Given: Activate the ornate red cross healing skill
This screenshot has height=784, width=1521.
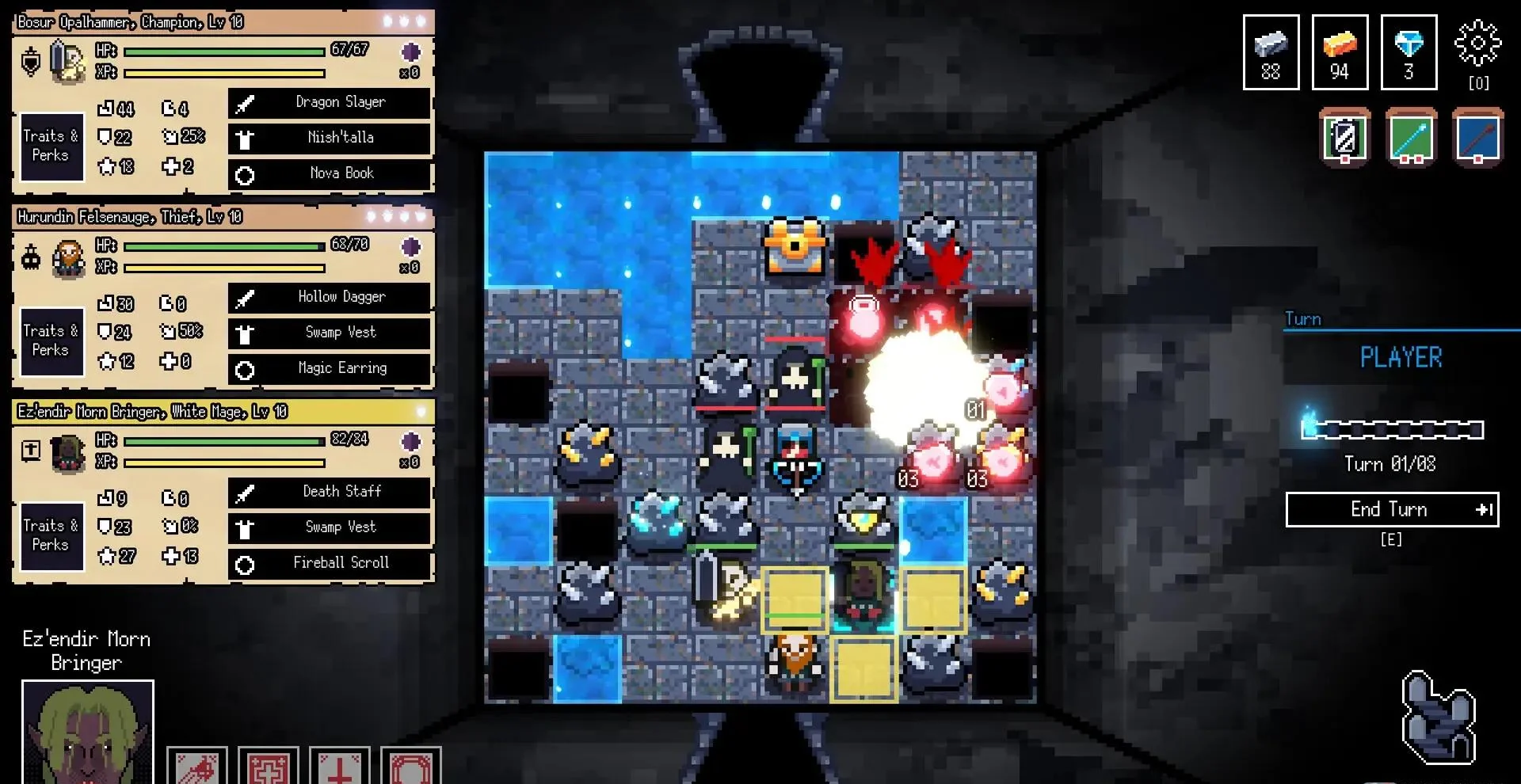Looking at the screenshot, I should pyautogui.click(x=269, y=766).
